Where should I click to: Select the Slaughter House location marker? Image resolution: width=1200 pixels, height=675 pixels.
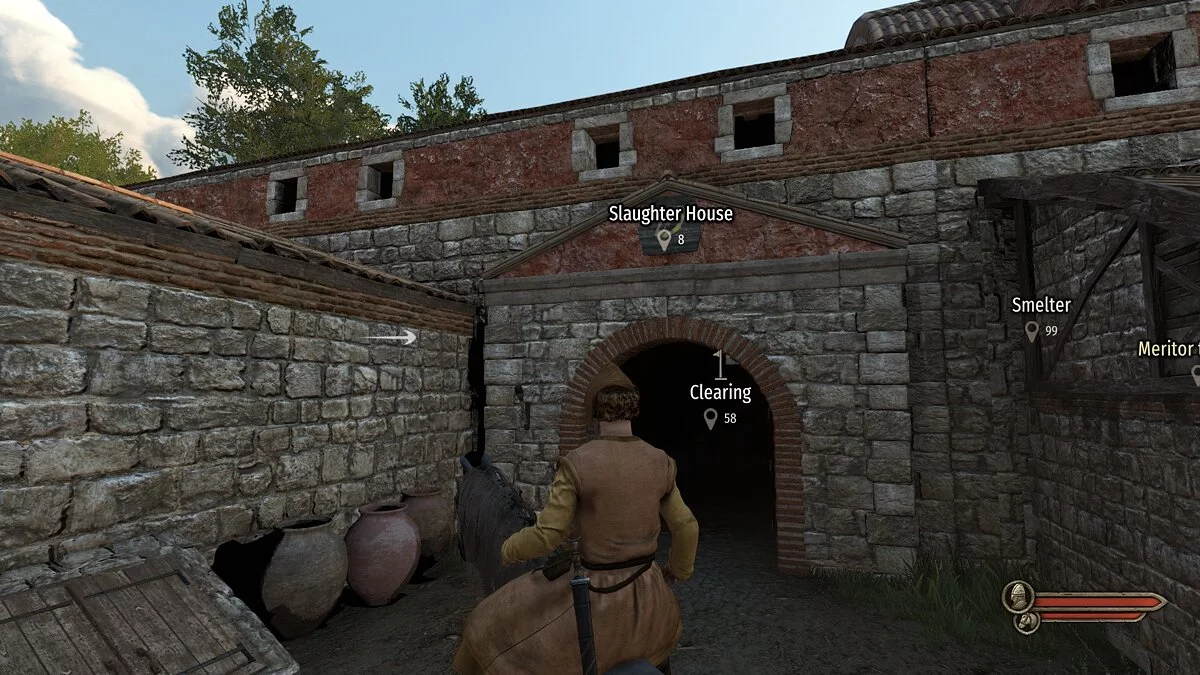click(664, 238)
